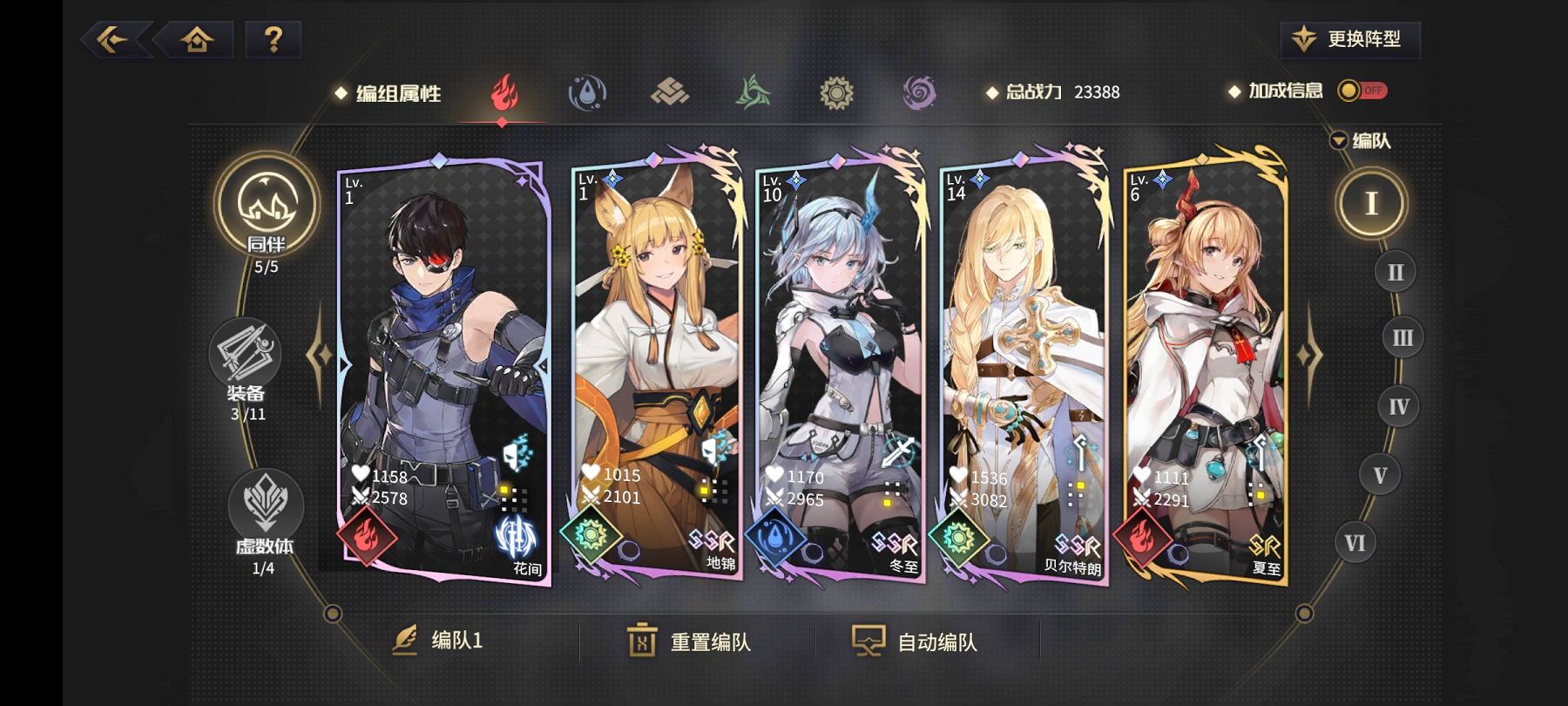Choose the 冬至 character card
Image resolution: width=1568 pixels, height=706 pixels.
841,366
